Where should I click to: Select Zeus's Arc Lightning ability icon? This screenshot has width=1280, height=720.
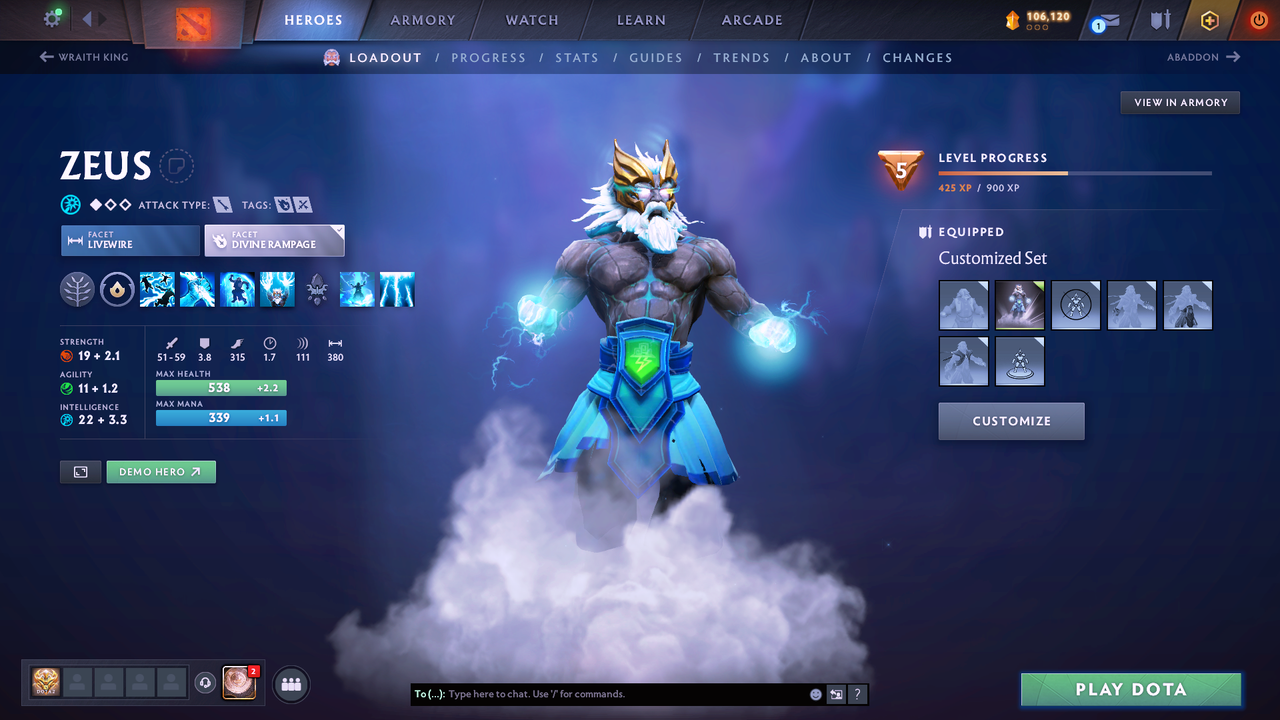point(157,289)
